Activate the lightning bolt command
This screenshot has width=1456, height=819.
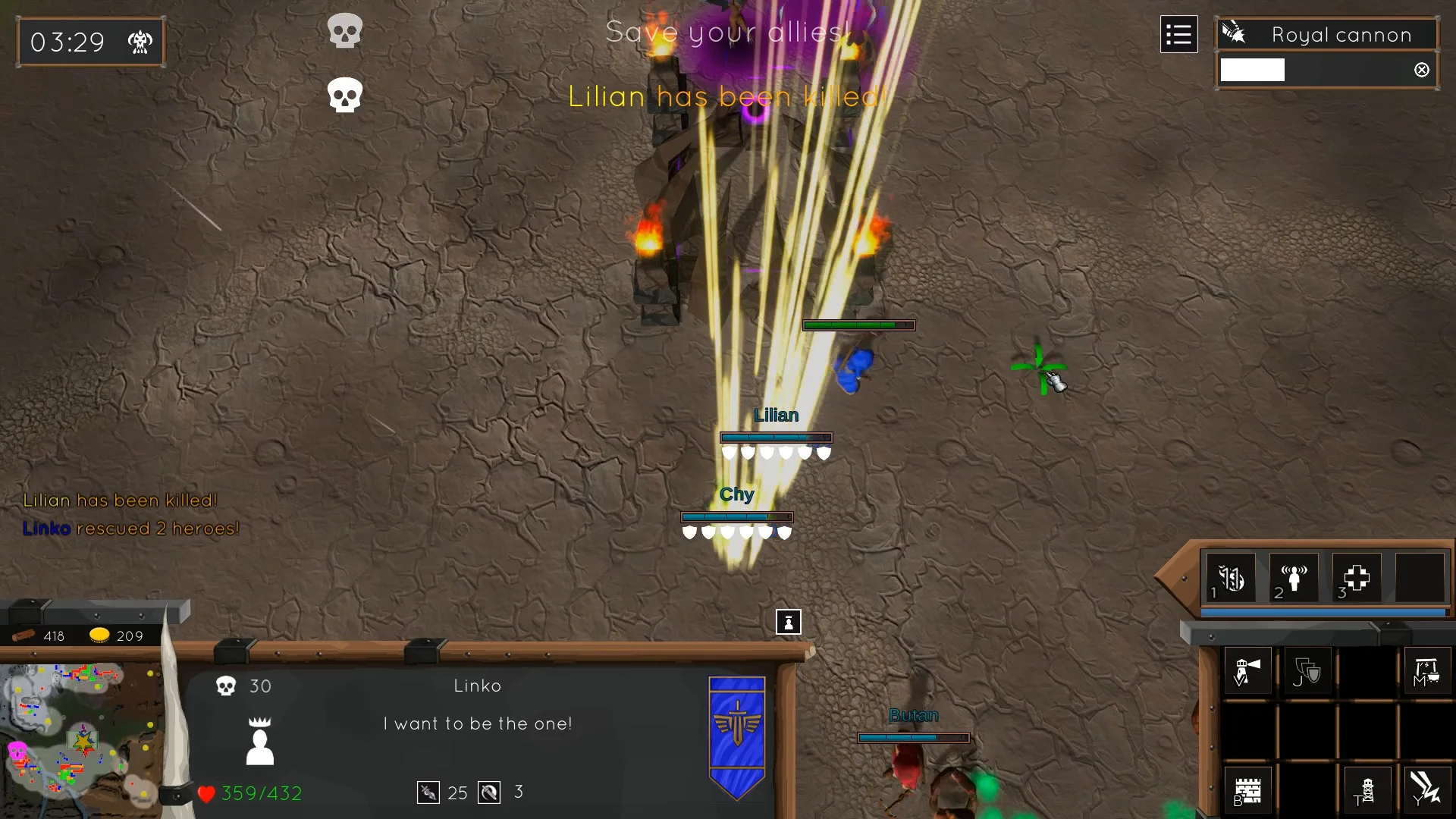(x=1426, y=789)
